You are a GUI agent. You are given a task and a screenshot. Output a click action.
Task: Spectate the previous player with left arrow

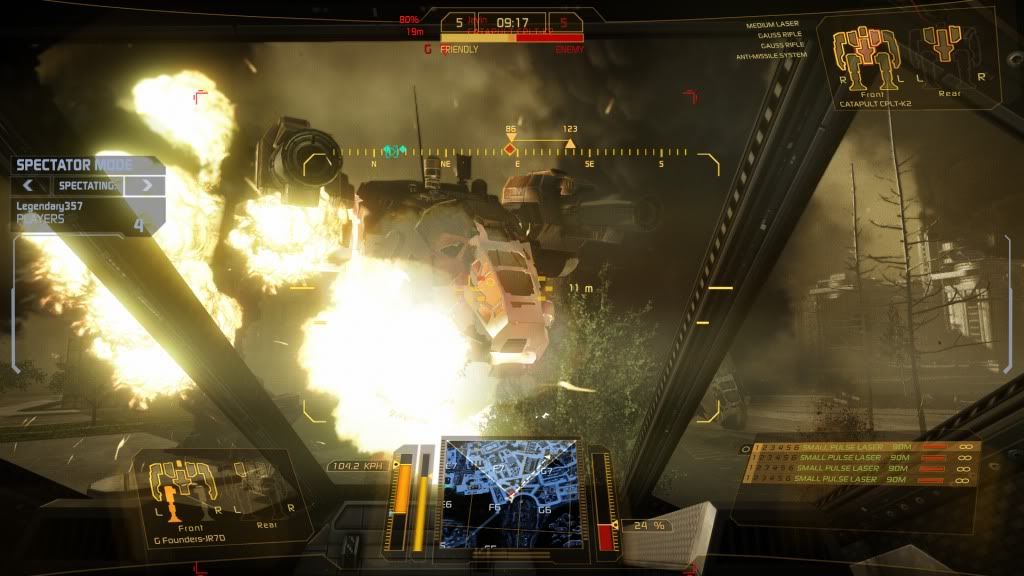[30, 185]
